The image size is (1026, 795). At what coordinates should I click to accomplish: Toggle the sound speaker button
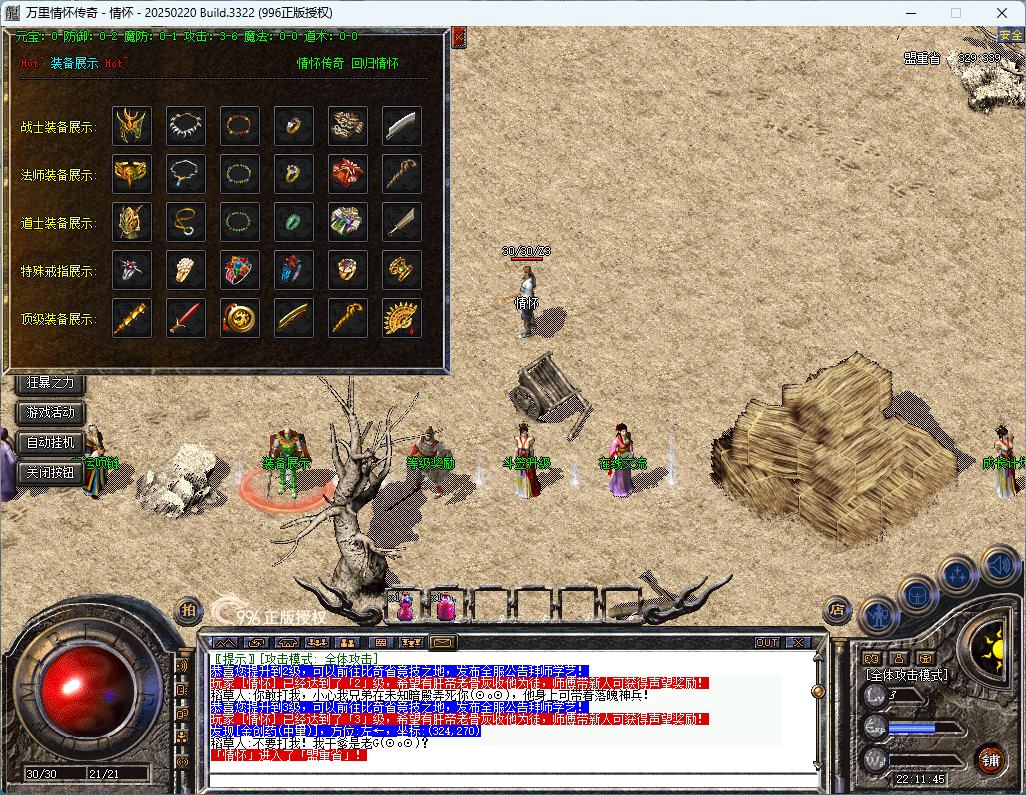(999, 563)
